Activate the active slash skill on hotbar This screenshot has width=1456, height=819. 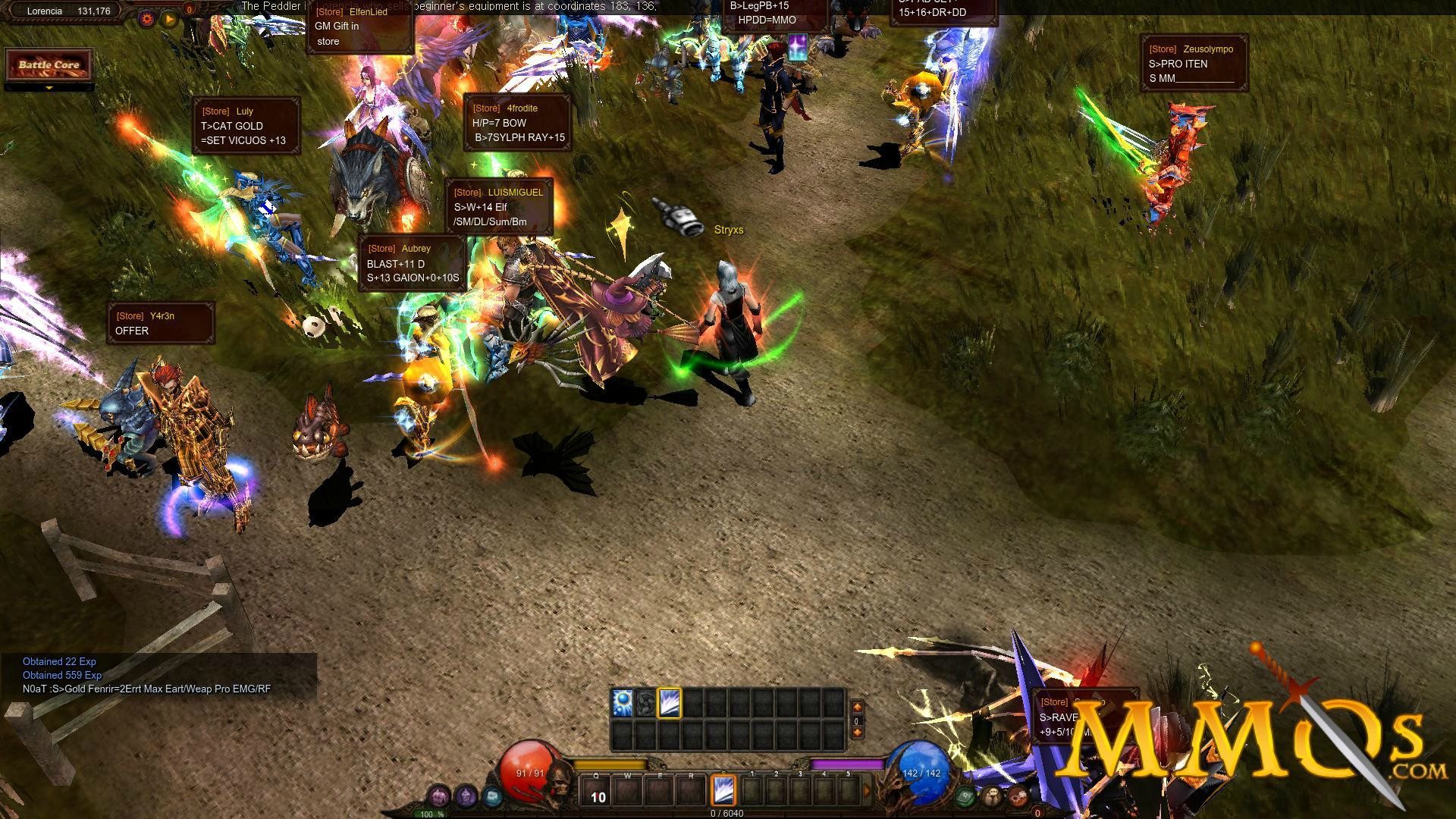(723, 790)
